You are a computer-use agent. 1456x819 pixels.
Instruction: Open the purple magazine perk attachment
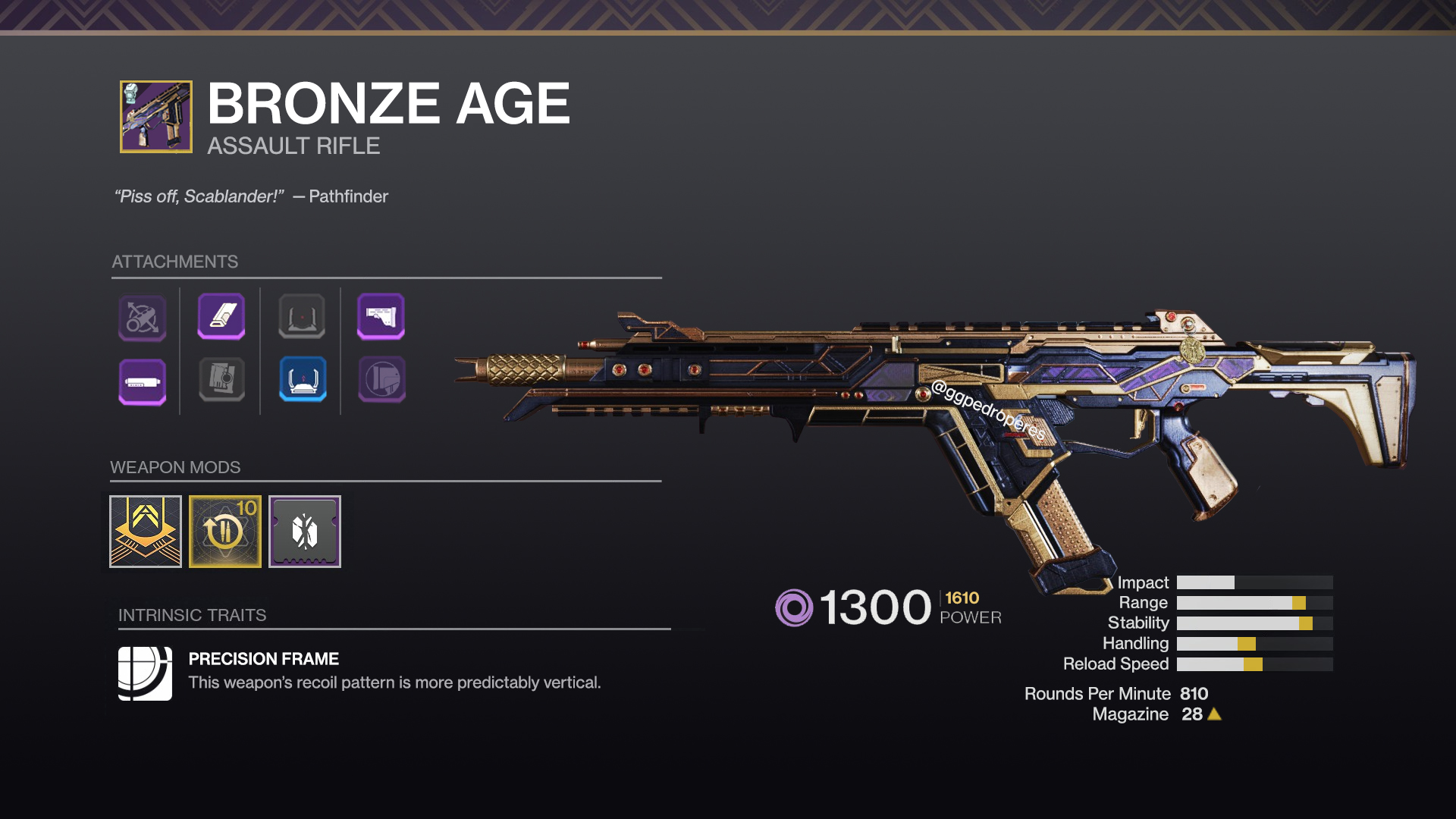click(x=222, y=318)
